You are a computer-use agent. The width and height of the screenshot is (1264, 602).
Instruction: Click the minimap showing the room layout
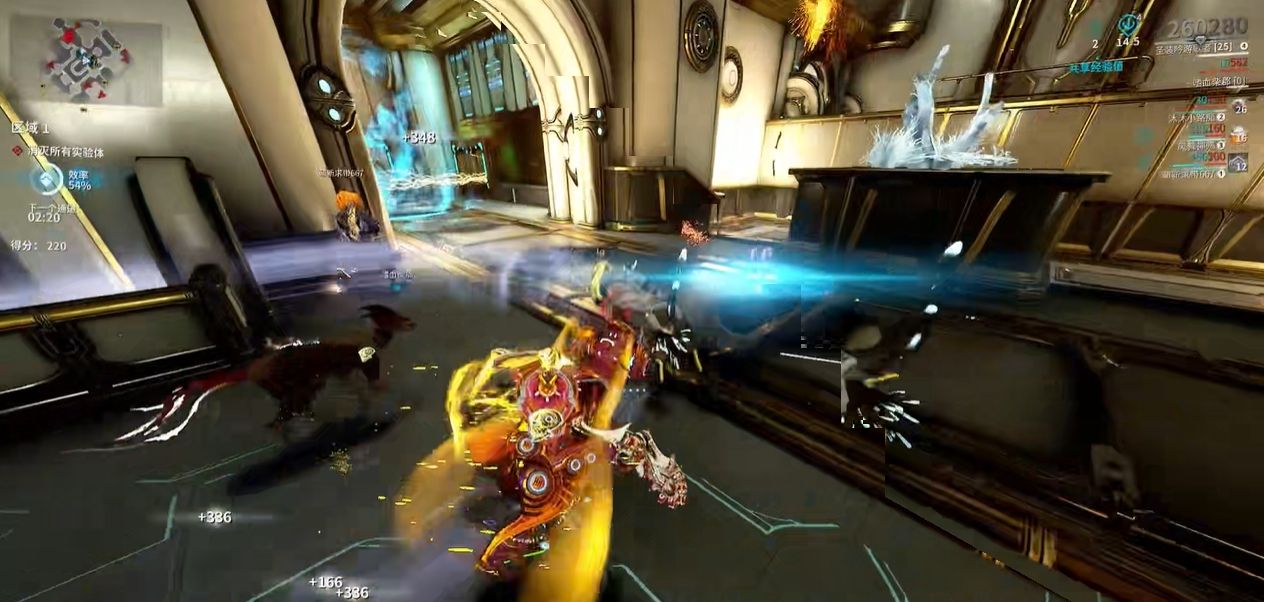tap(85, 60)
